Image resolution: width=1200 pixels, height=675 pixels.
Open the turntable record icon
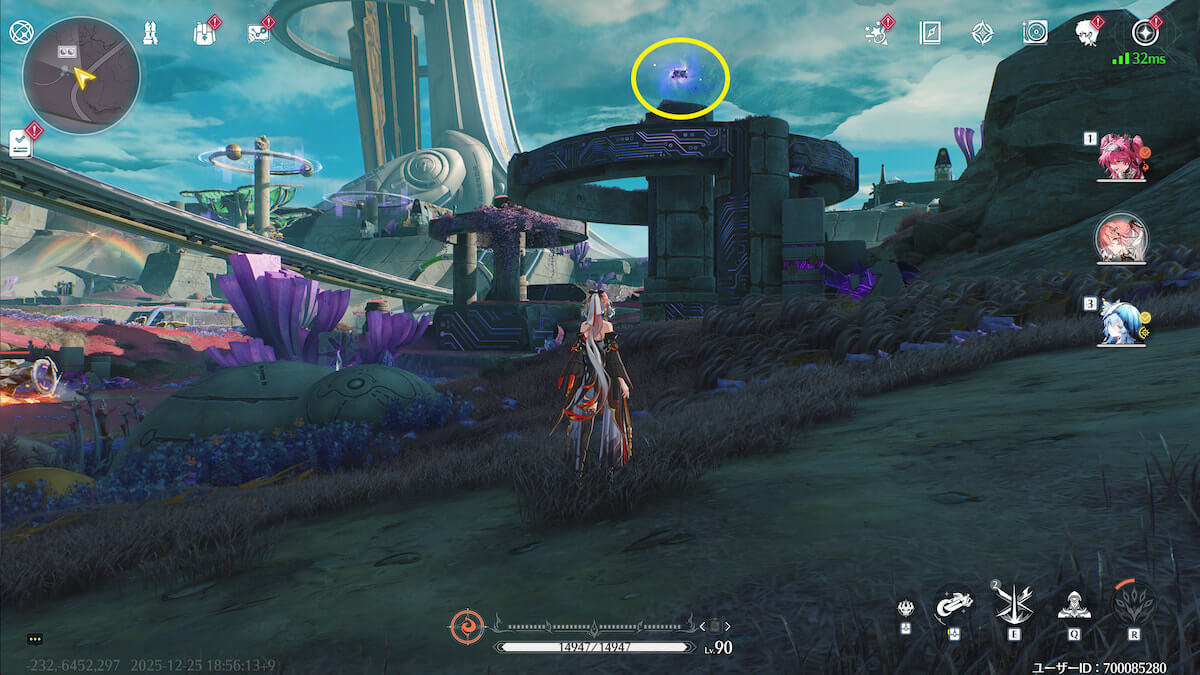point(1035,33)
